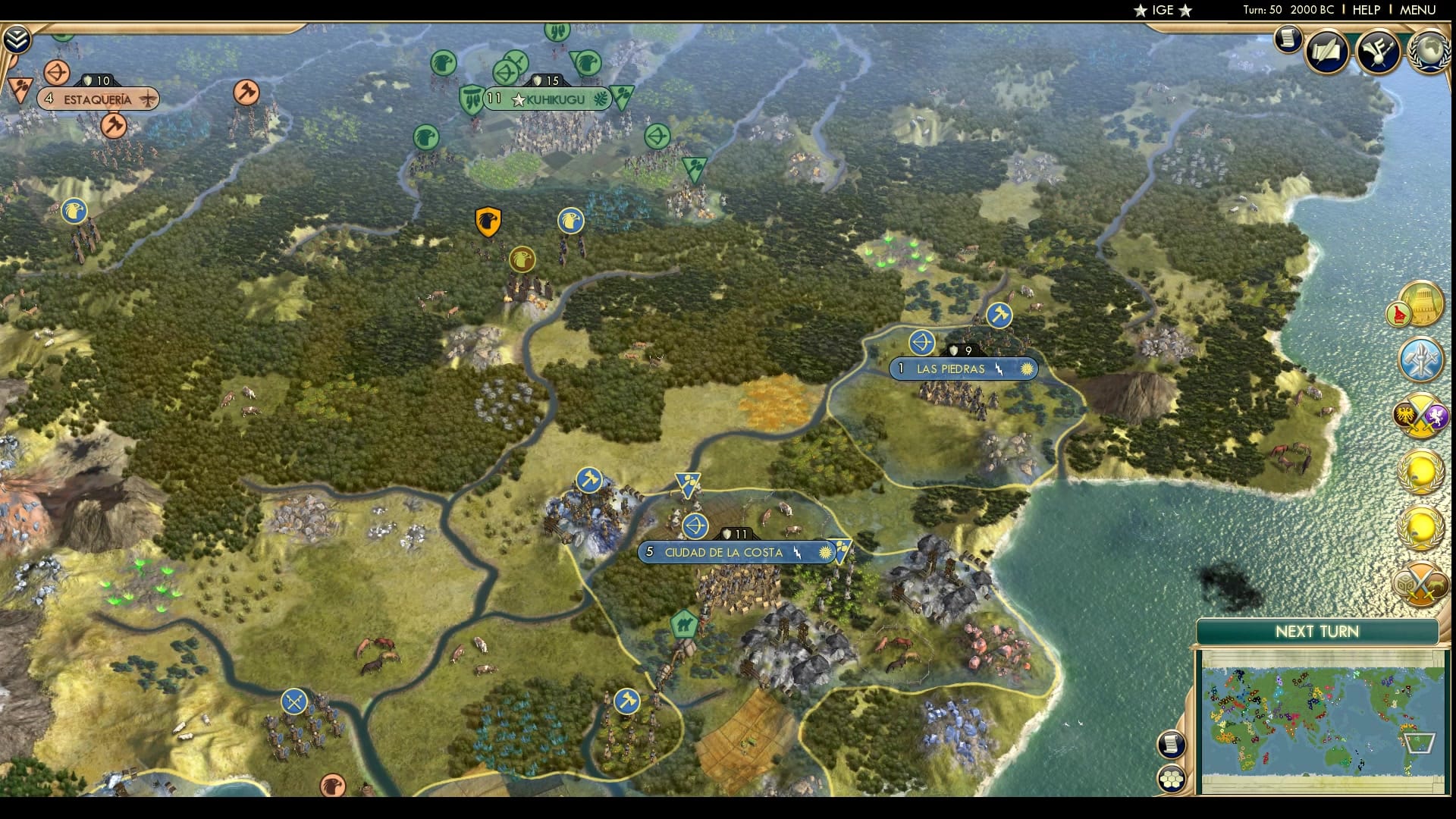Open the HELP menu
This screenshot has width=1456, height=819.
point(1367,10)
